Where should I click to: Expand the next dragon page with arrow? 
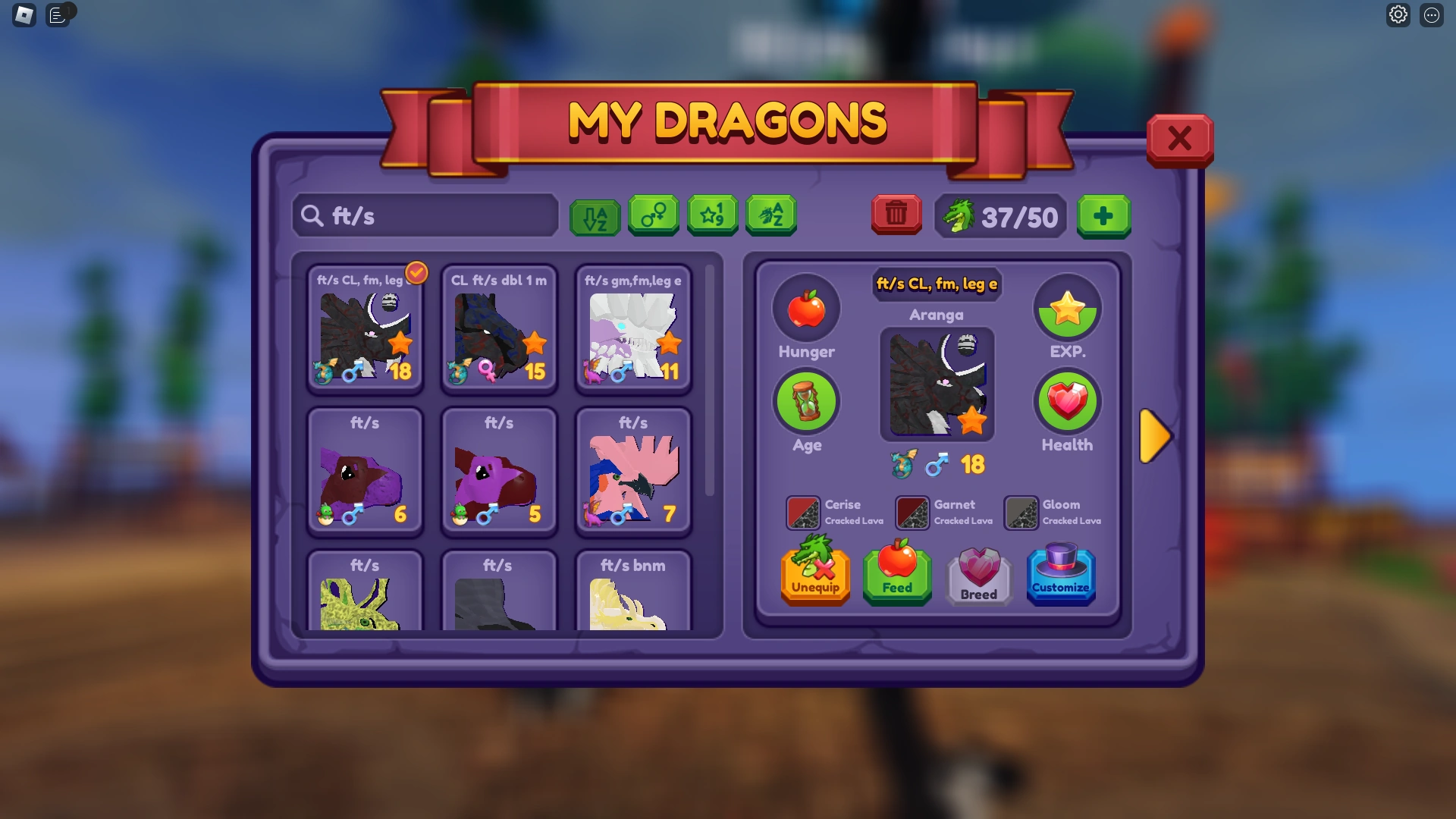click(x=1156, y=435)
